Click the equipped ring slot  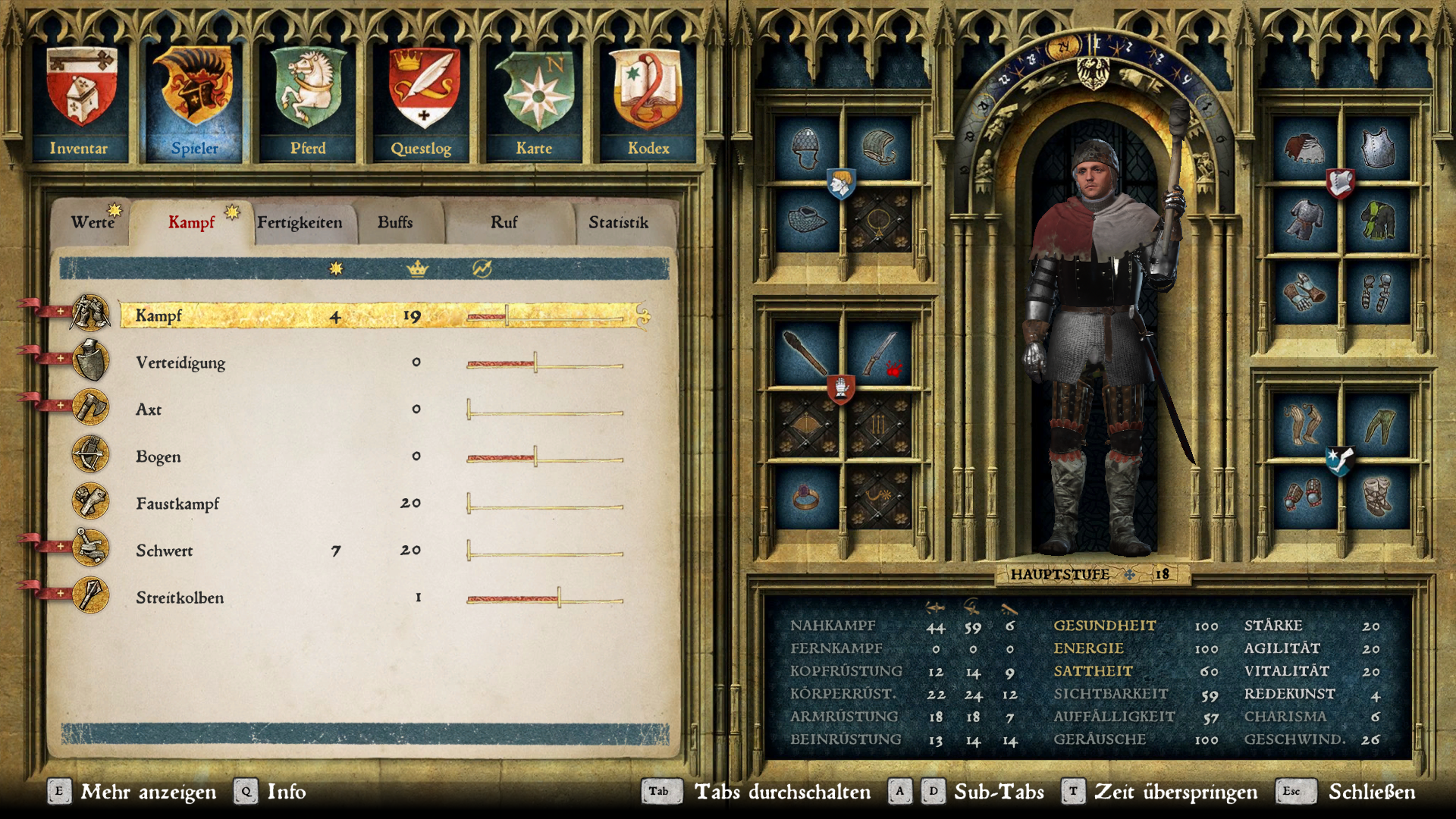pyautogui.click(x=805, y=497)
